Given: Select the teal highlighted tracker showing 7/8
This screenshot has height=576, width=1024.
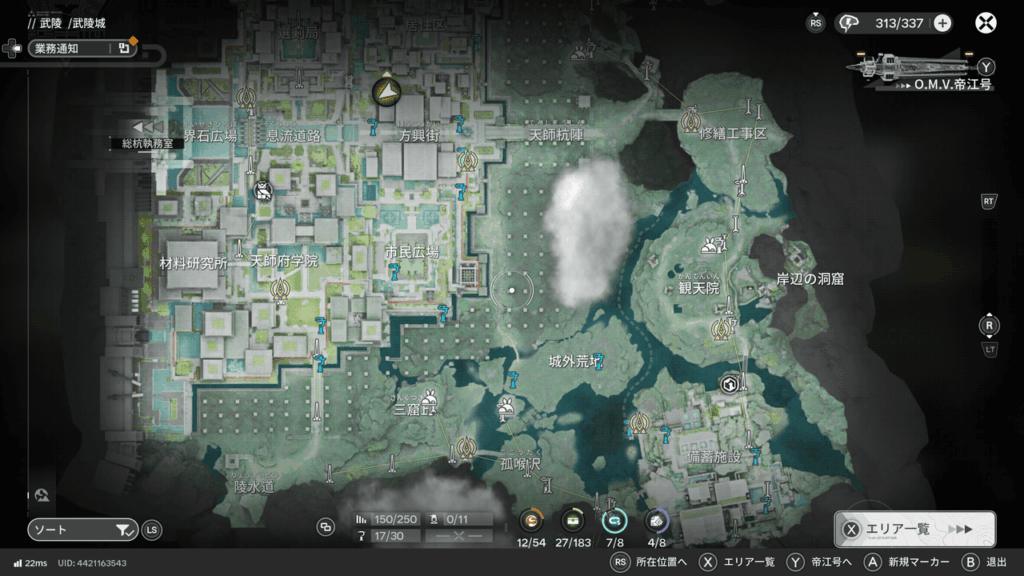Looking at the screenshot, I should click(x=613, y=520).
